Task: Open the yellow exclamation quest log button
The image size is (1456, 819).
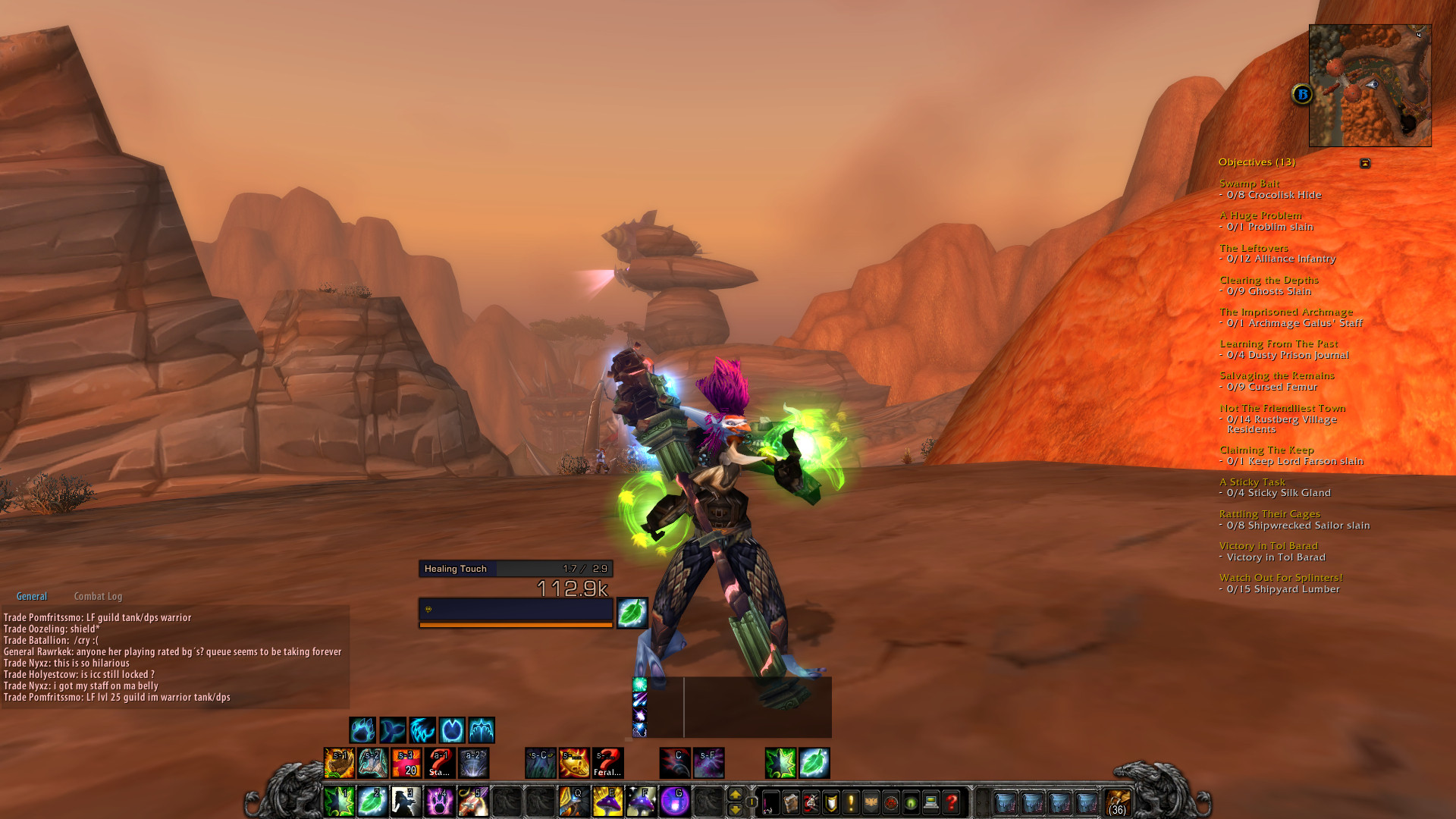Action: coord(851,802)
